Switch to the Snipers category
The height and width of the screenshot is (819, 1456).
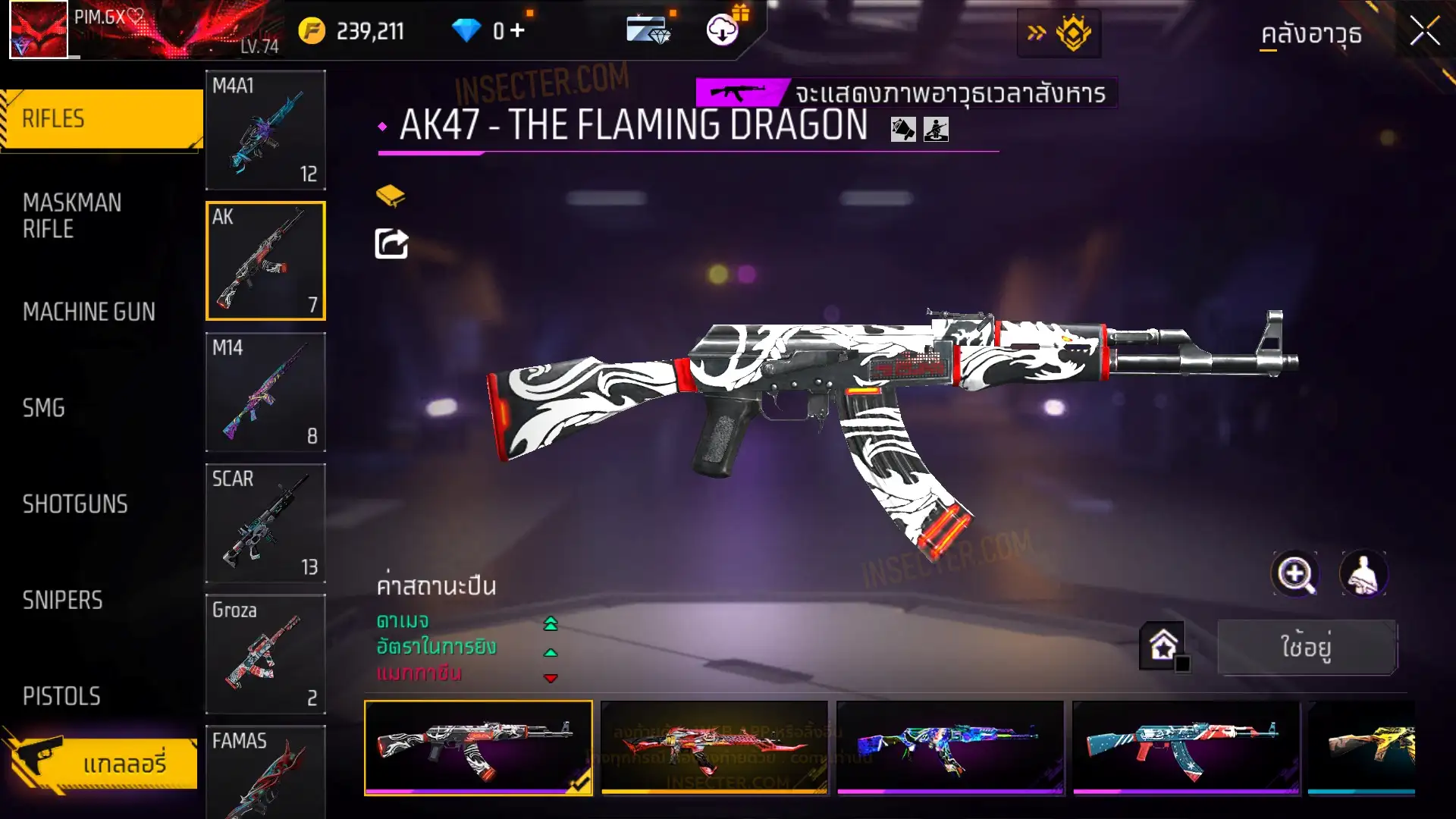click(62, 601)
